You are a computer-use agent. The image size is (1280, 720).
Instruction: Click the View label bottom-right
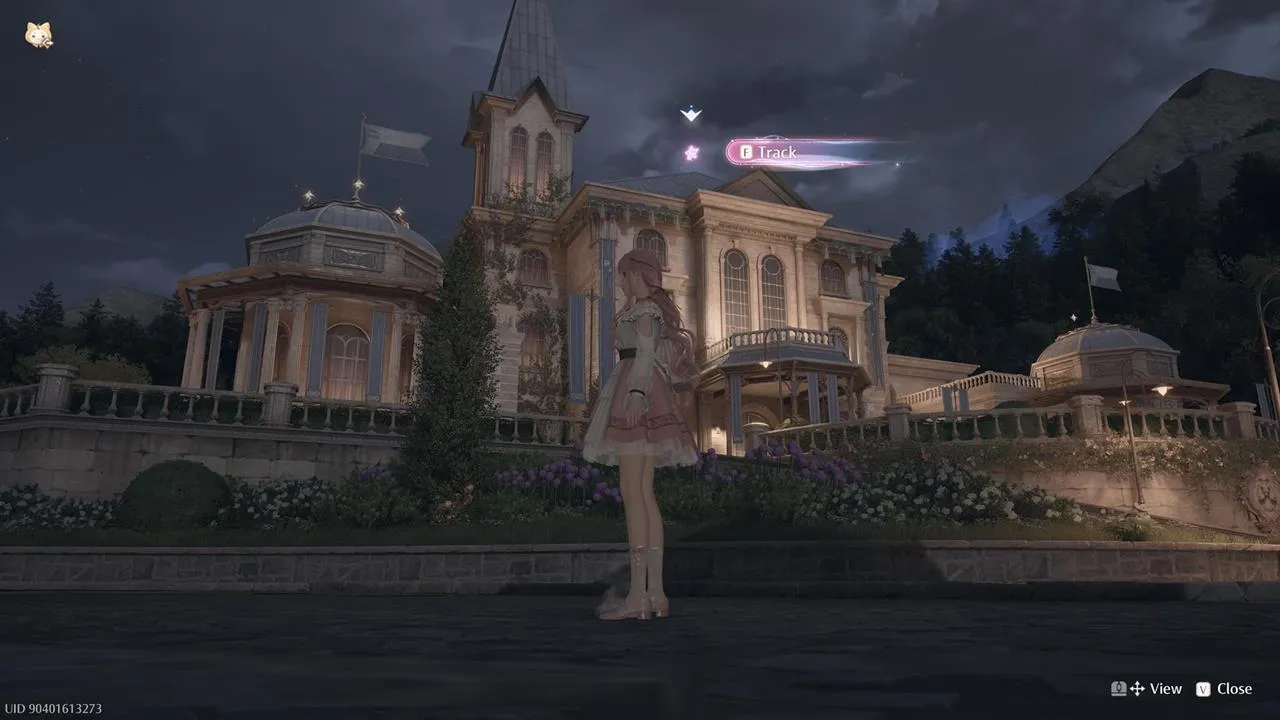[1165, 689]
